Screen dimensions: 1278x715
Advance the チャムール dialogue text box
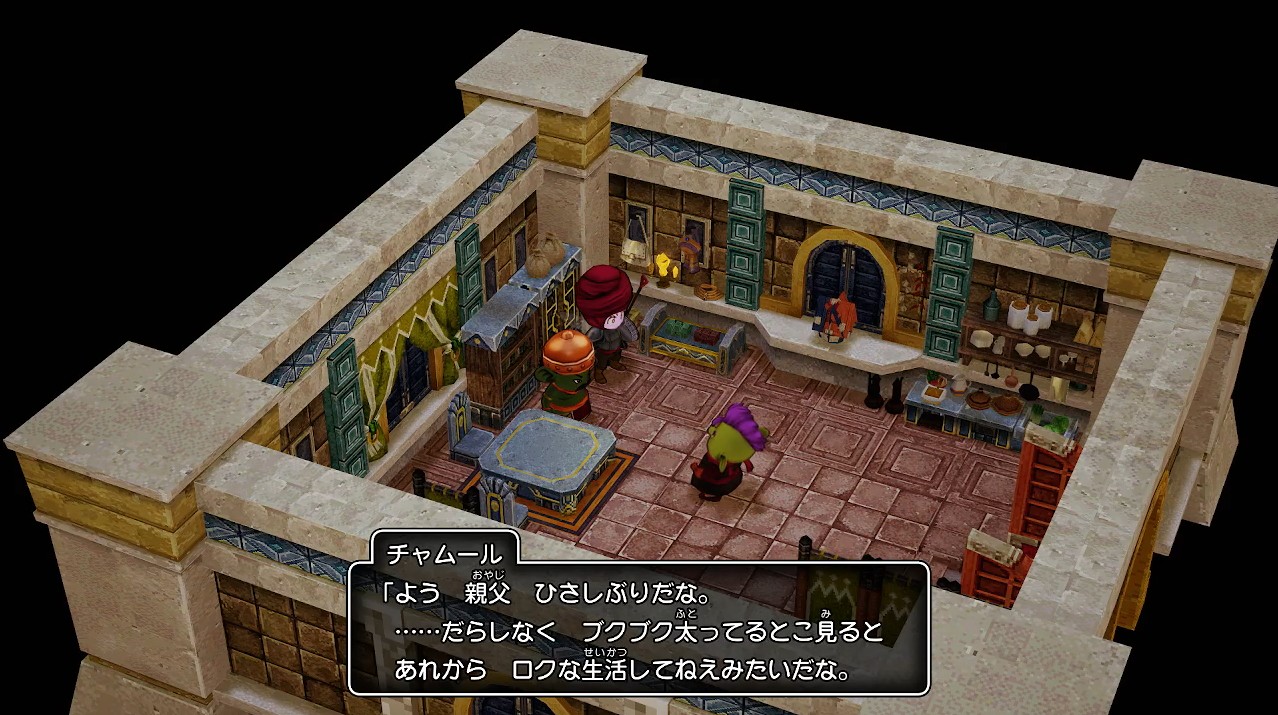(638, 629)
